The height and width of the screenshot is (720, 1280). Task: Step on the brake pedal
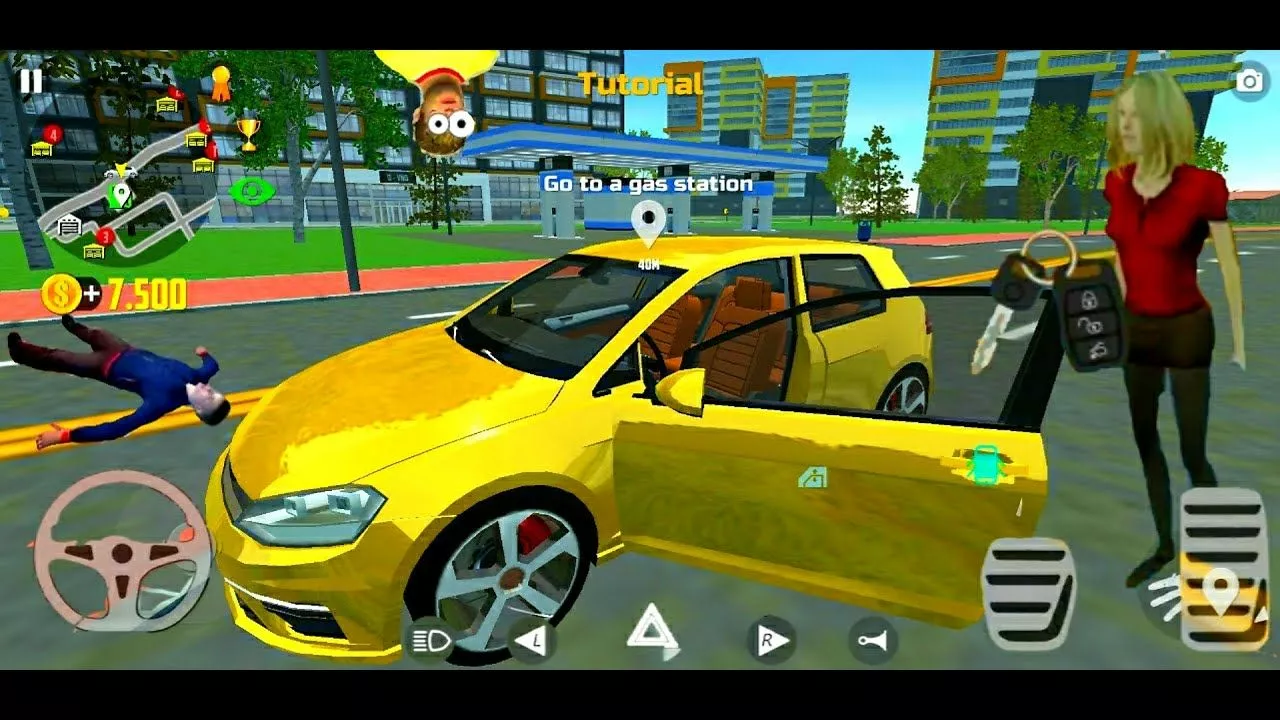(1028, 594)
